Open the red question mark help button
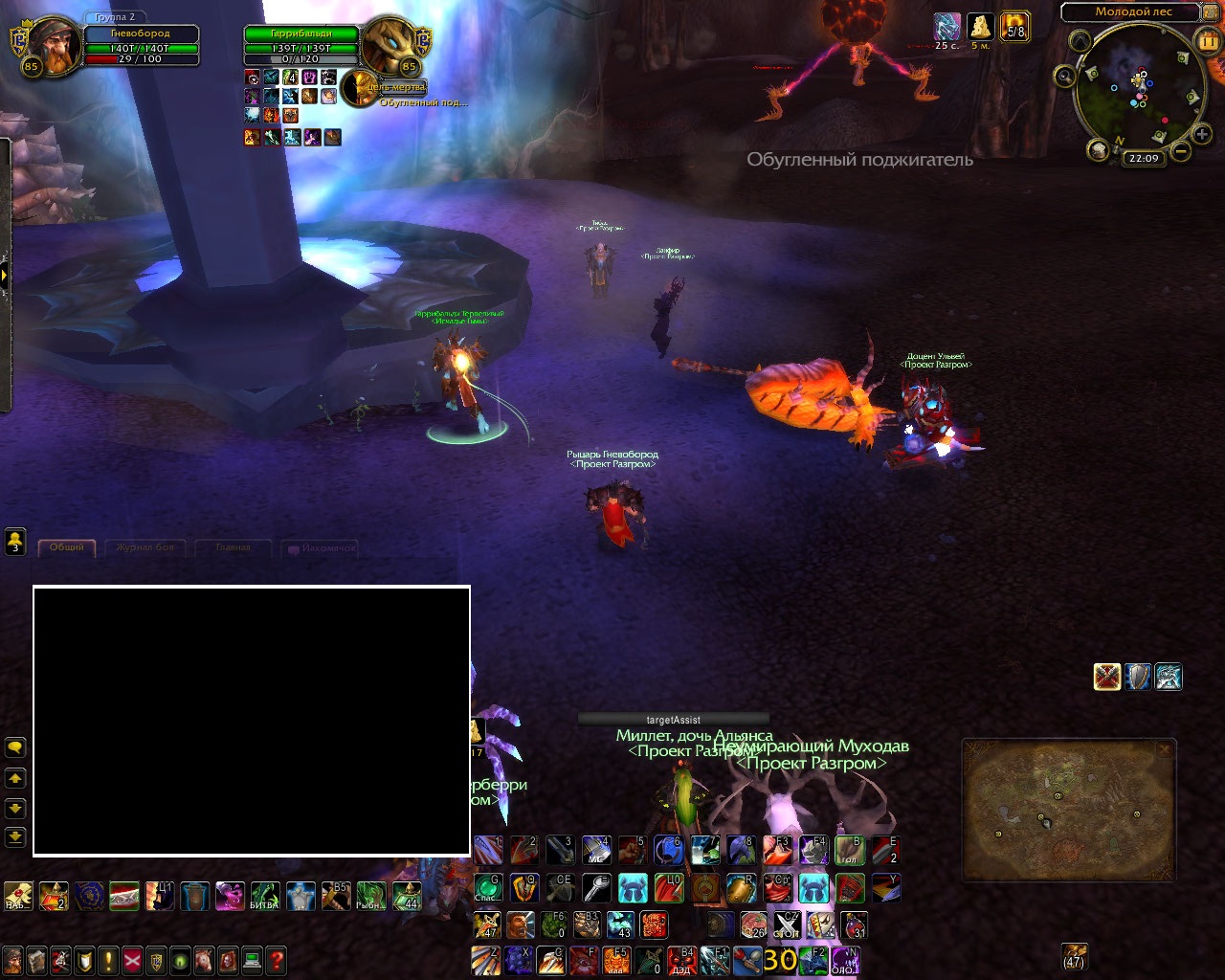Viewport: 1225px width, 980px height. click(276, 959)
